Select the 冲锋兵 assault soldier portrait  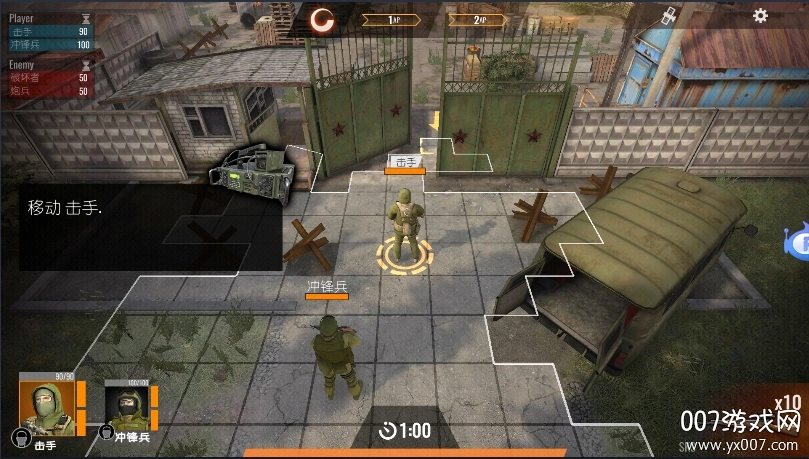[126, 408]
